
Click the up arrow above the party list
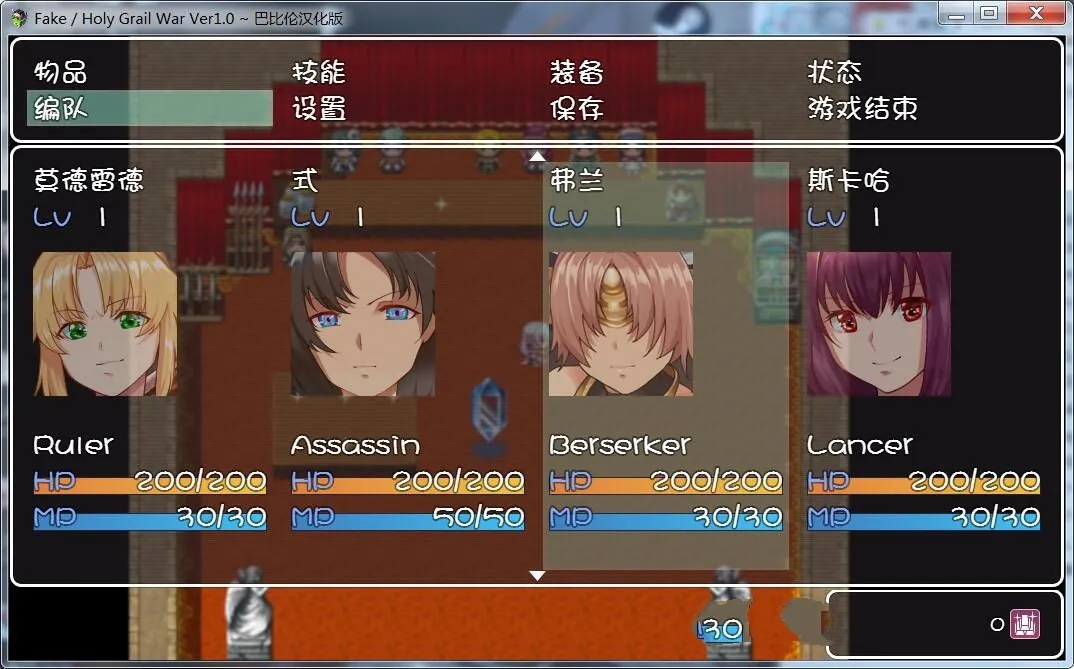point(537,156)
